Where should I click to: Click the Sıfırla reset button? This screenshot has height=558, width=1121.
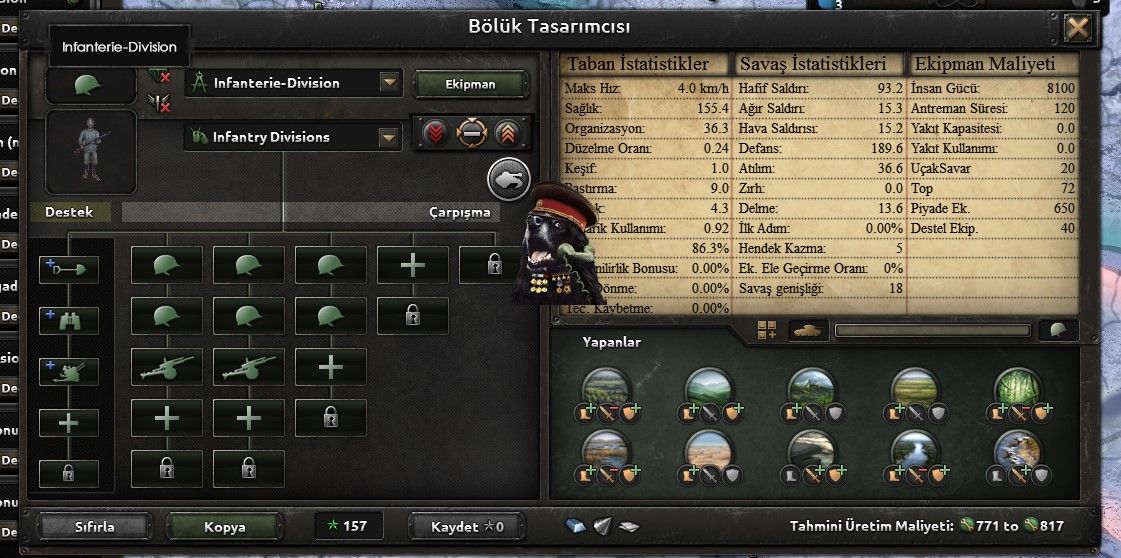(x=96, y=526)
